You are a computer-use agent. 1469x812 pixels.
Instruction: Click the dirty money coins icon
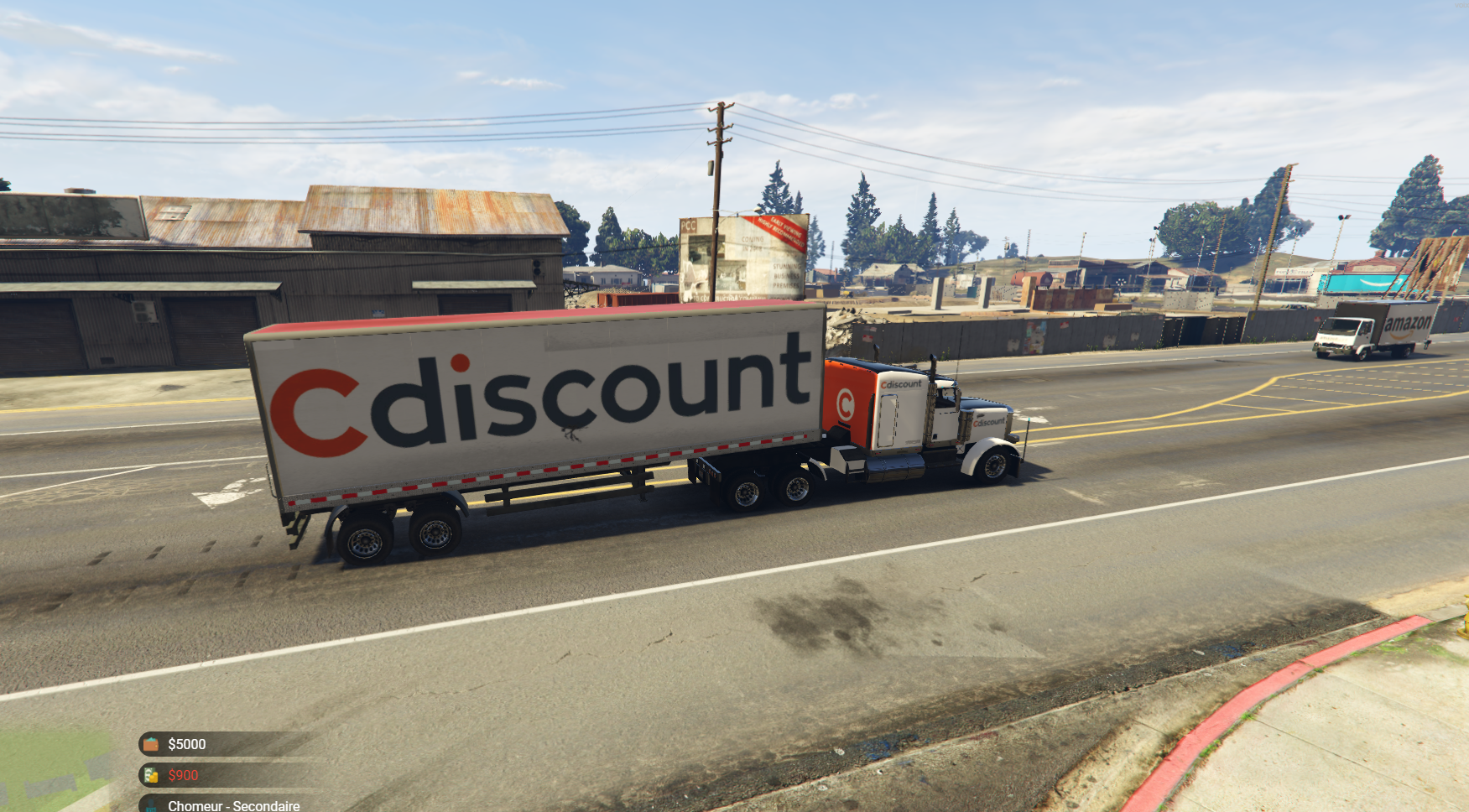point(151,775)
